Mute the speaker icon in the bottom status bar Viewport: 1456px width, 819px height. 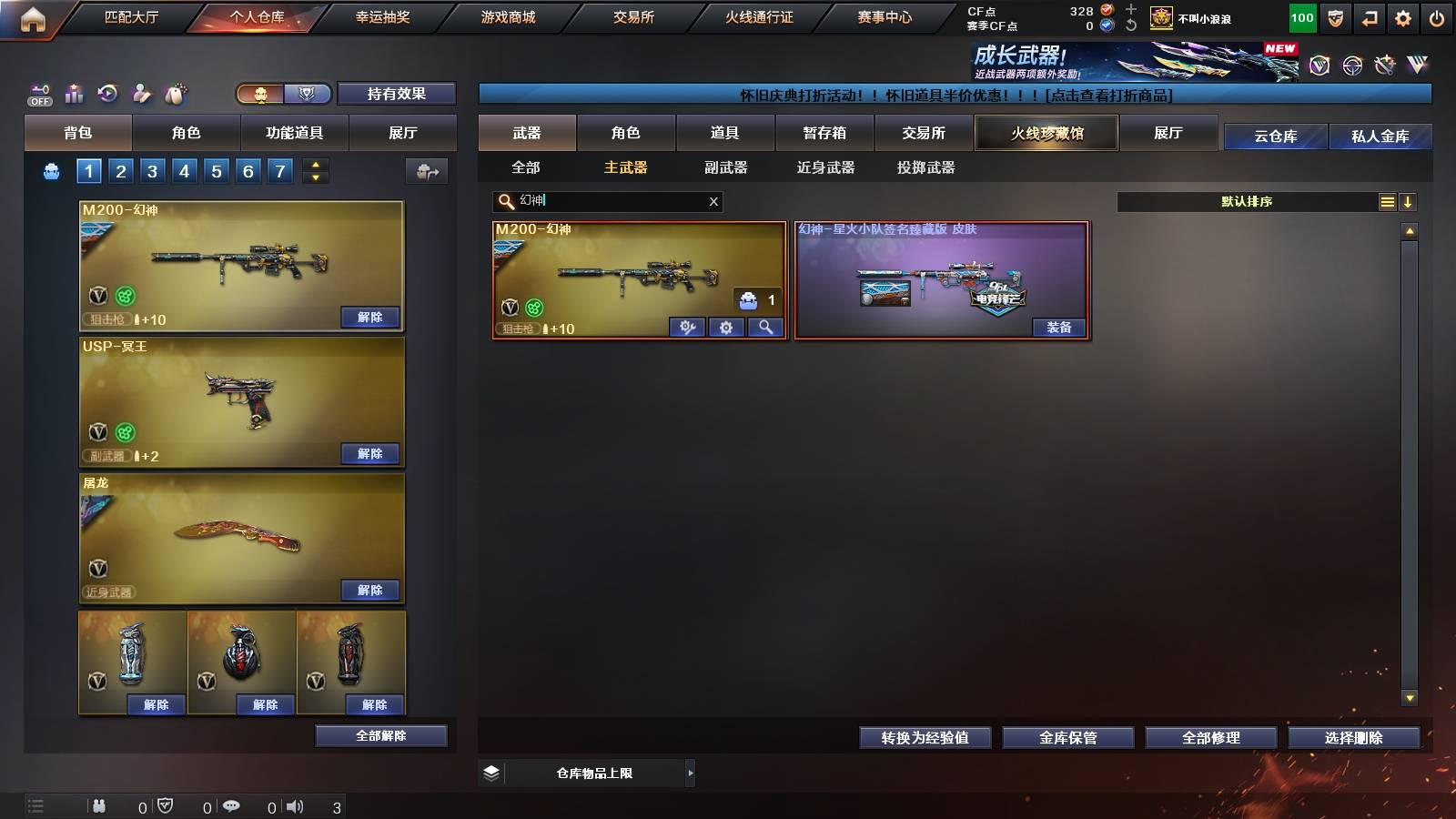296,805
